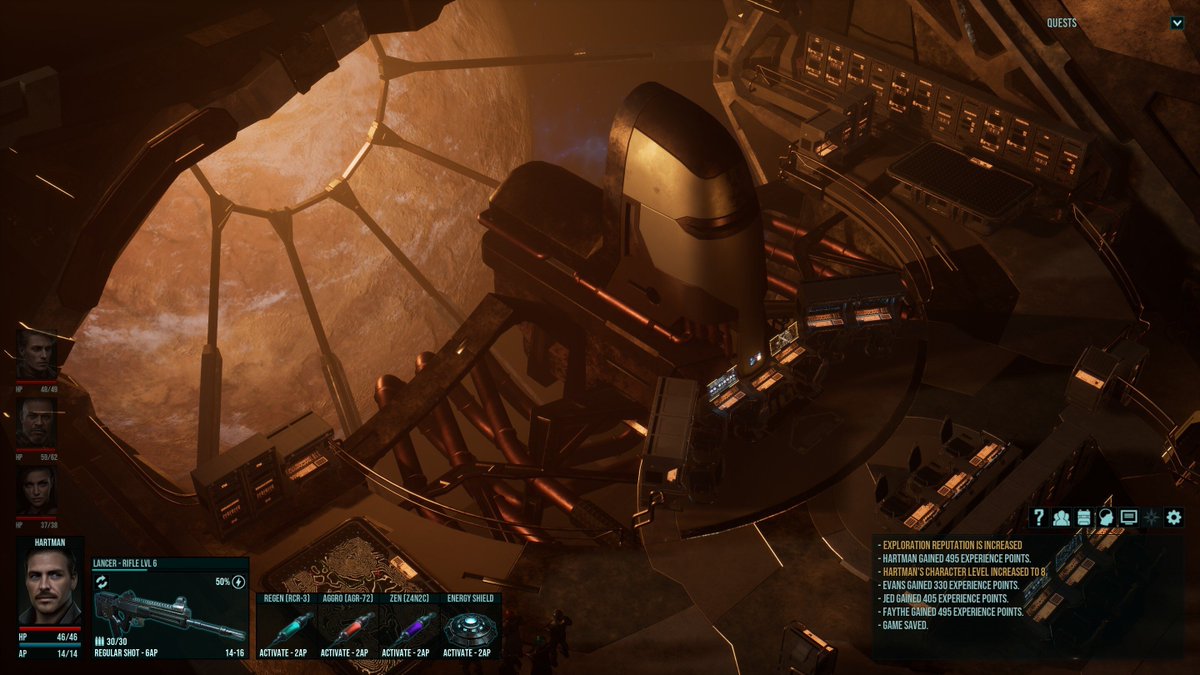The height and width of the screenshot is (675, 1200).
Task: Expand the Quests tracker dropdown arrow
Action: point(1177,23)
